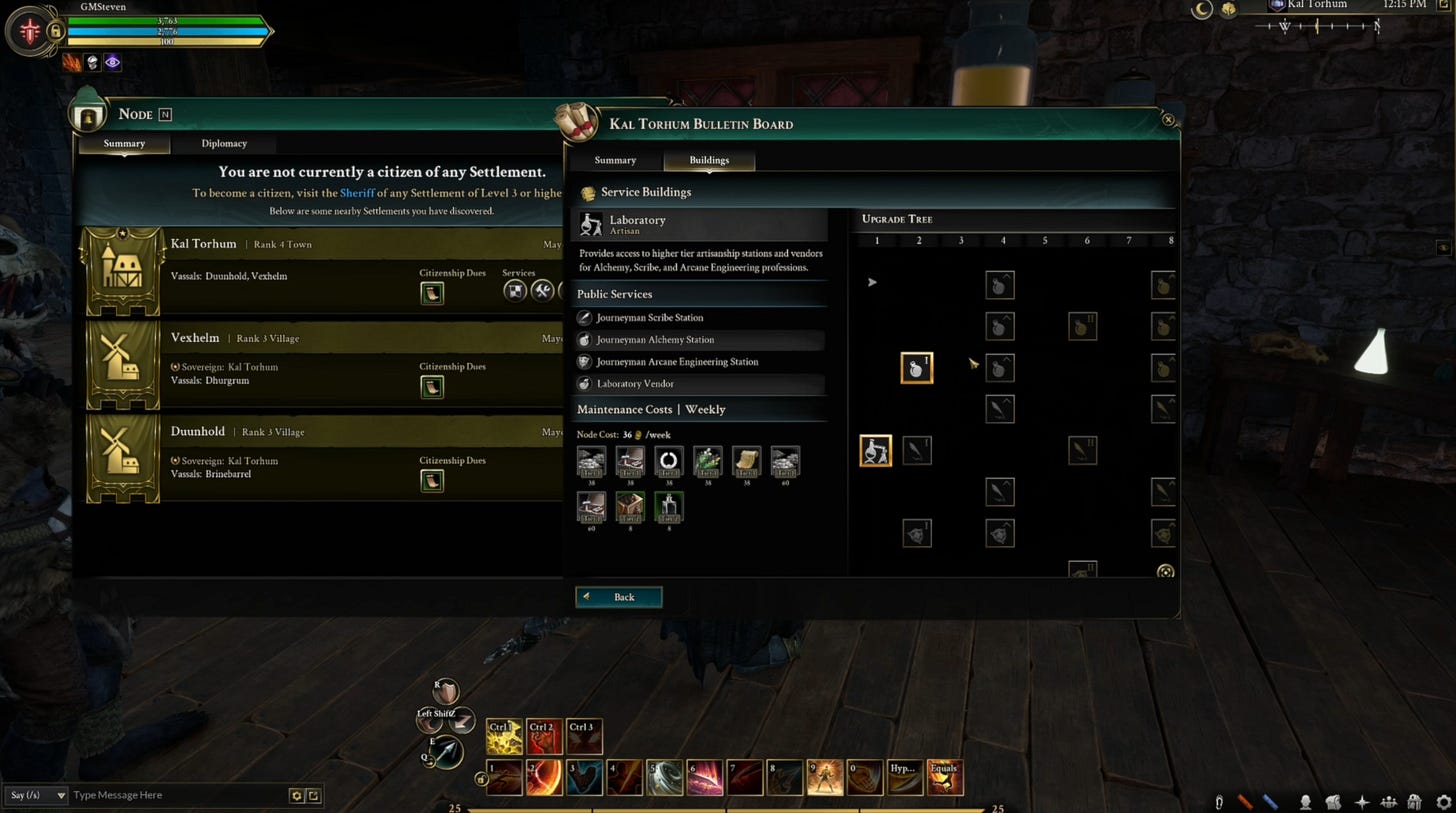This screenshot has height=813, width=1456.
Task: Open the Say chat channel dropdown
Action: (36, 795)
